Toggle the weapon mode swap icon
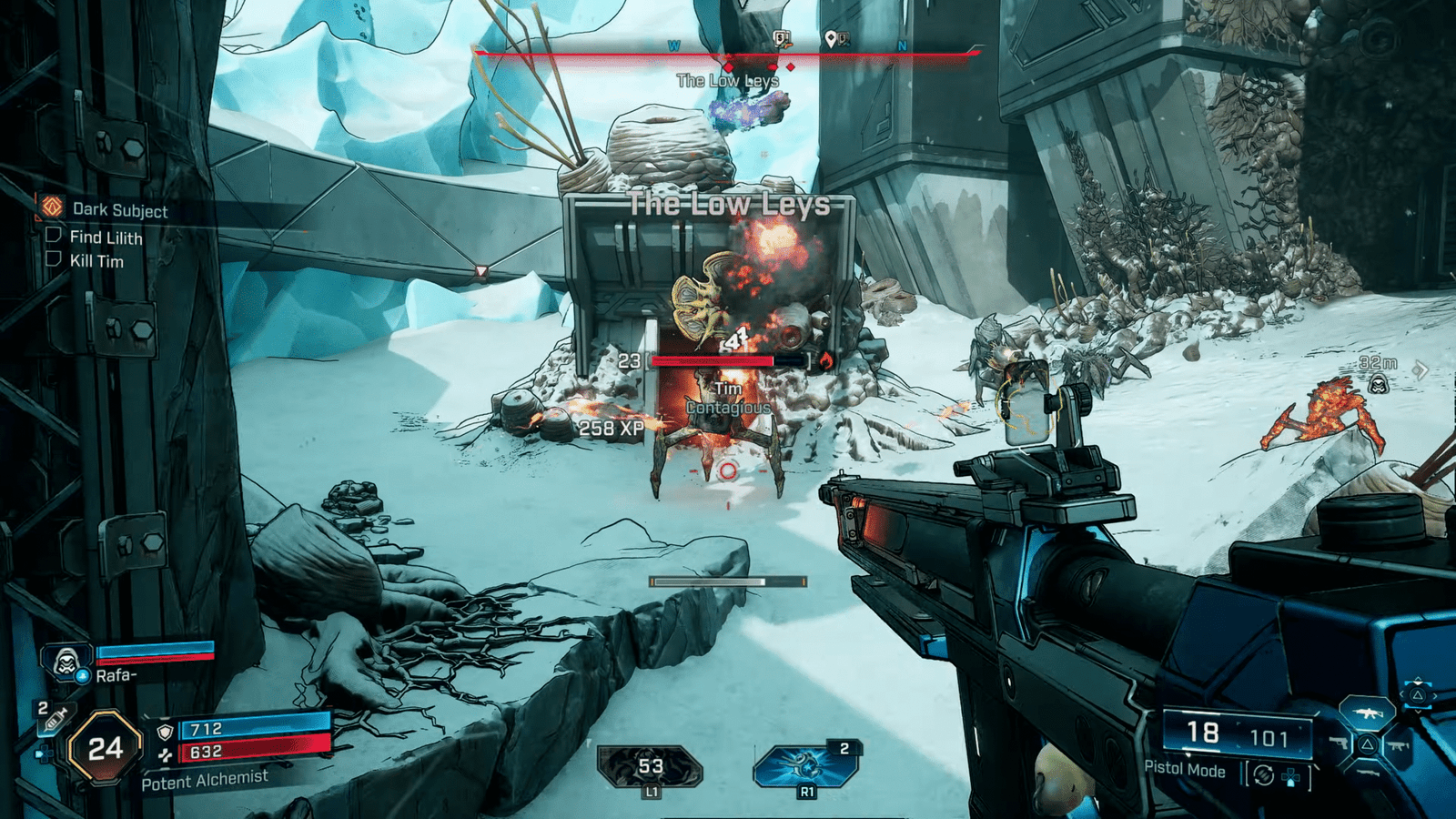This screenshot has height=819, width=1456. coord(1263,775)
